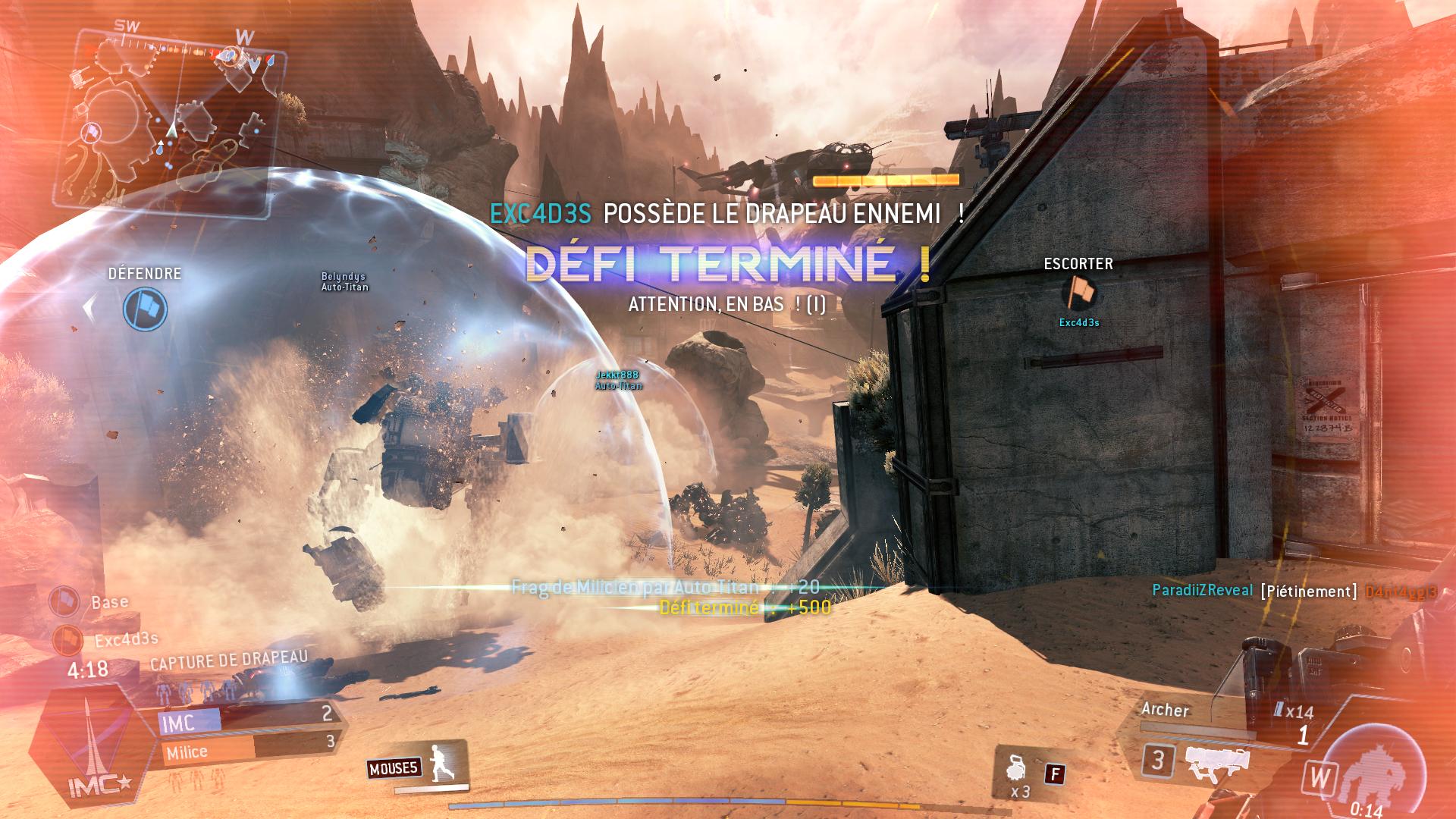Select the Défendre flag objective marker
Screen dimensions: 1456x819
(145, 309)
